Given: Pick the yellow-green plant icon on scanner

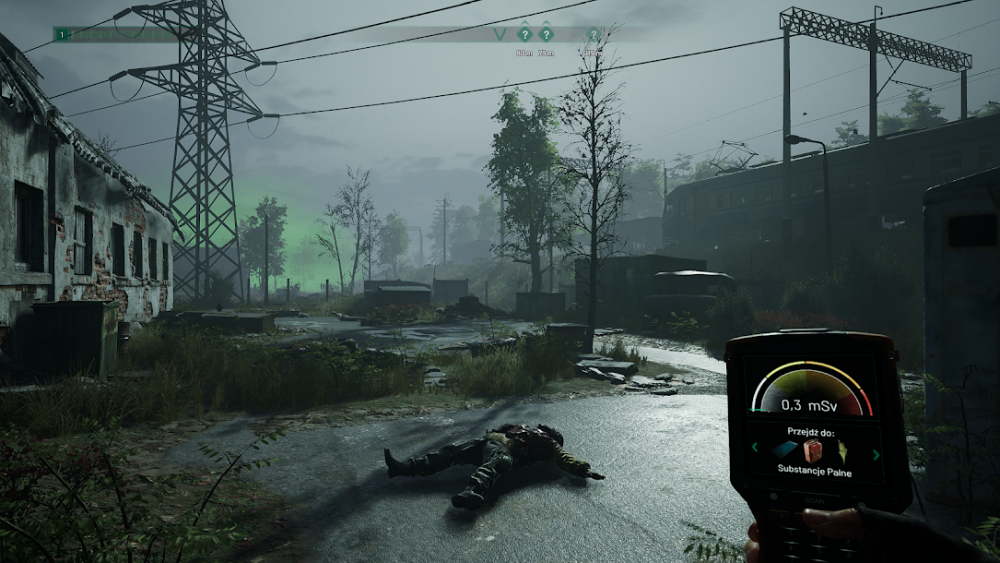Looking at the screenshot, I should tap(842, 450).
